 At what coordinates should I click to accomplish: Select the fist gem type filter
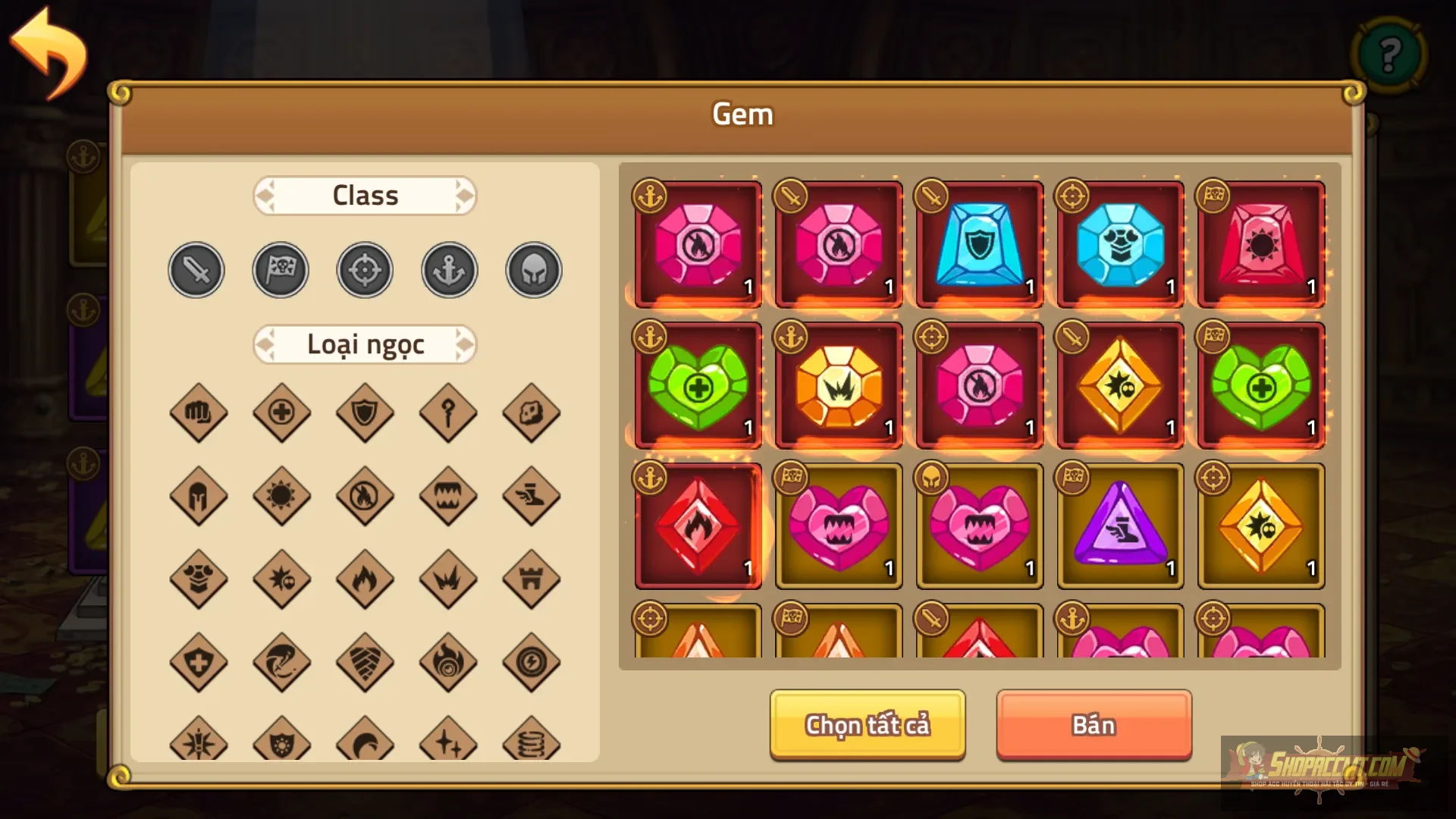tap(199, 413)
